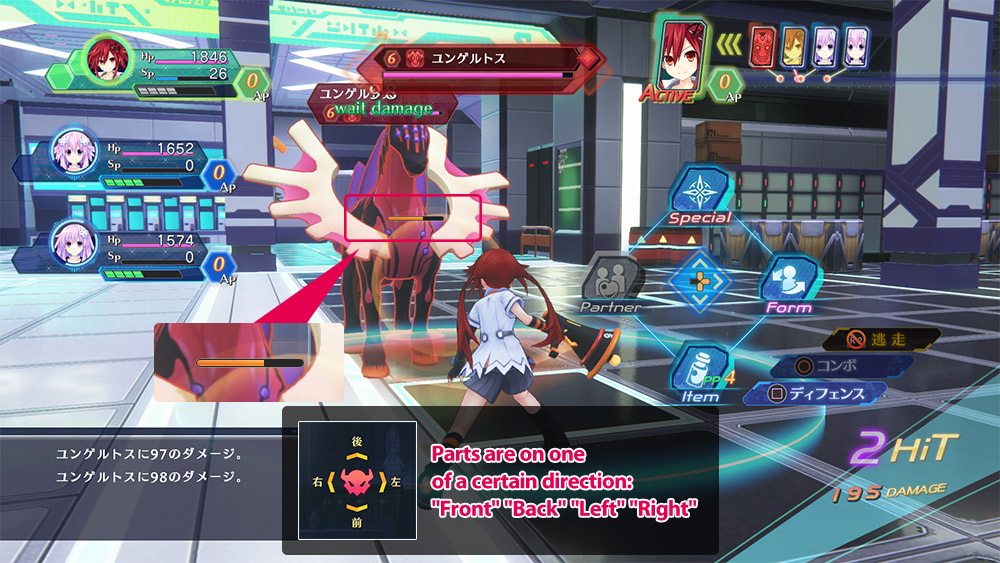
Task: Select the Partner command
Action: (612, 280)
